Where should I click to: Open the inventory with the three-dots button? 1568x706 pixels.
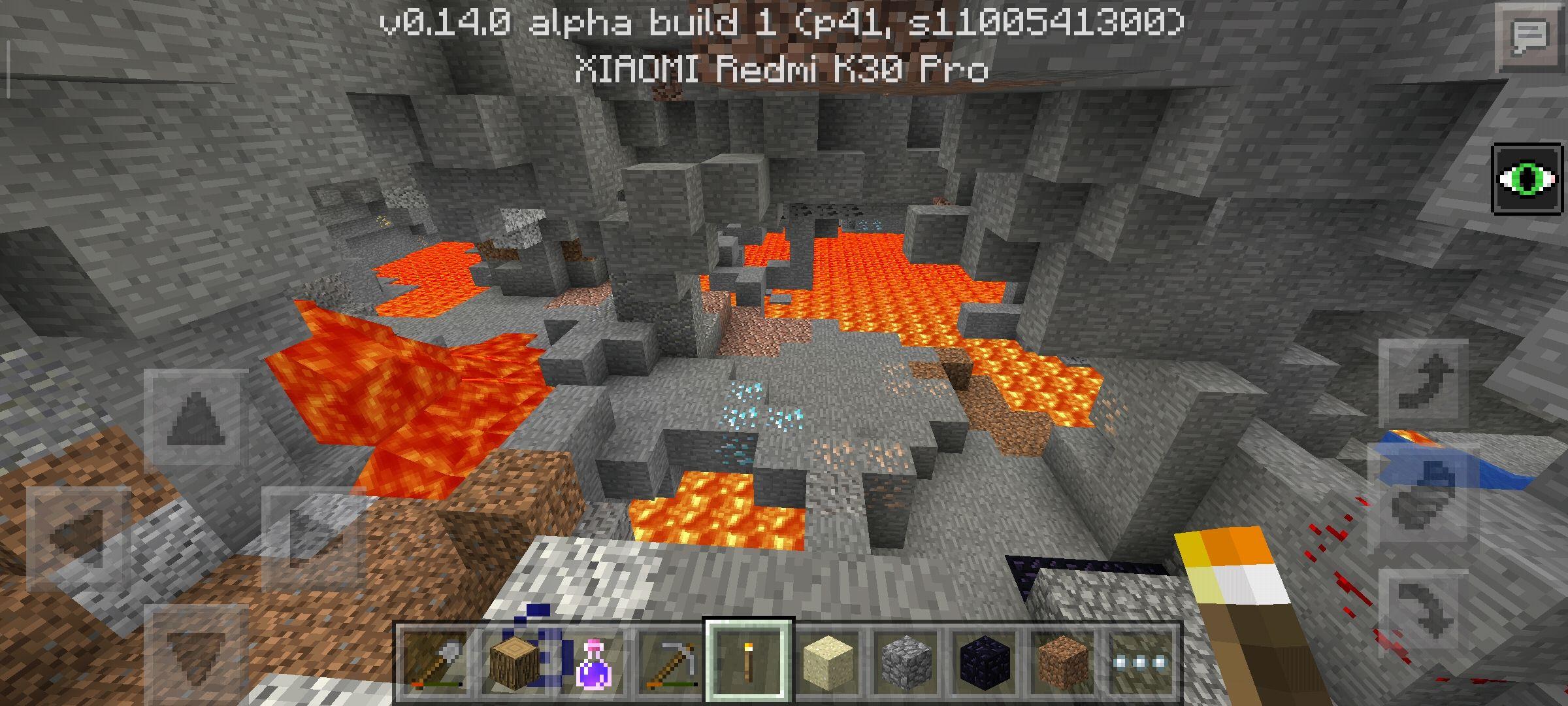click(1141, 662)
